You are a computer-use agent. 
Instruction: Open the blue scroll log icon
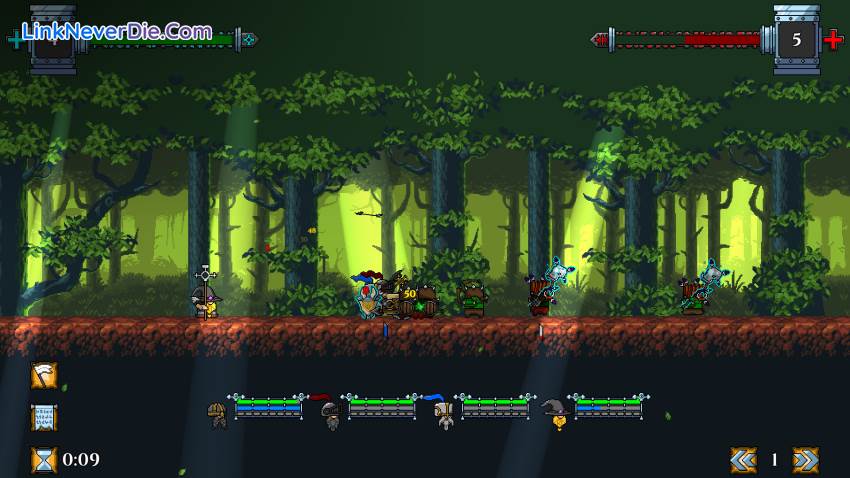(44, 417)
